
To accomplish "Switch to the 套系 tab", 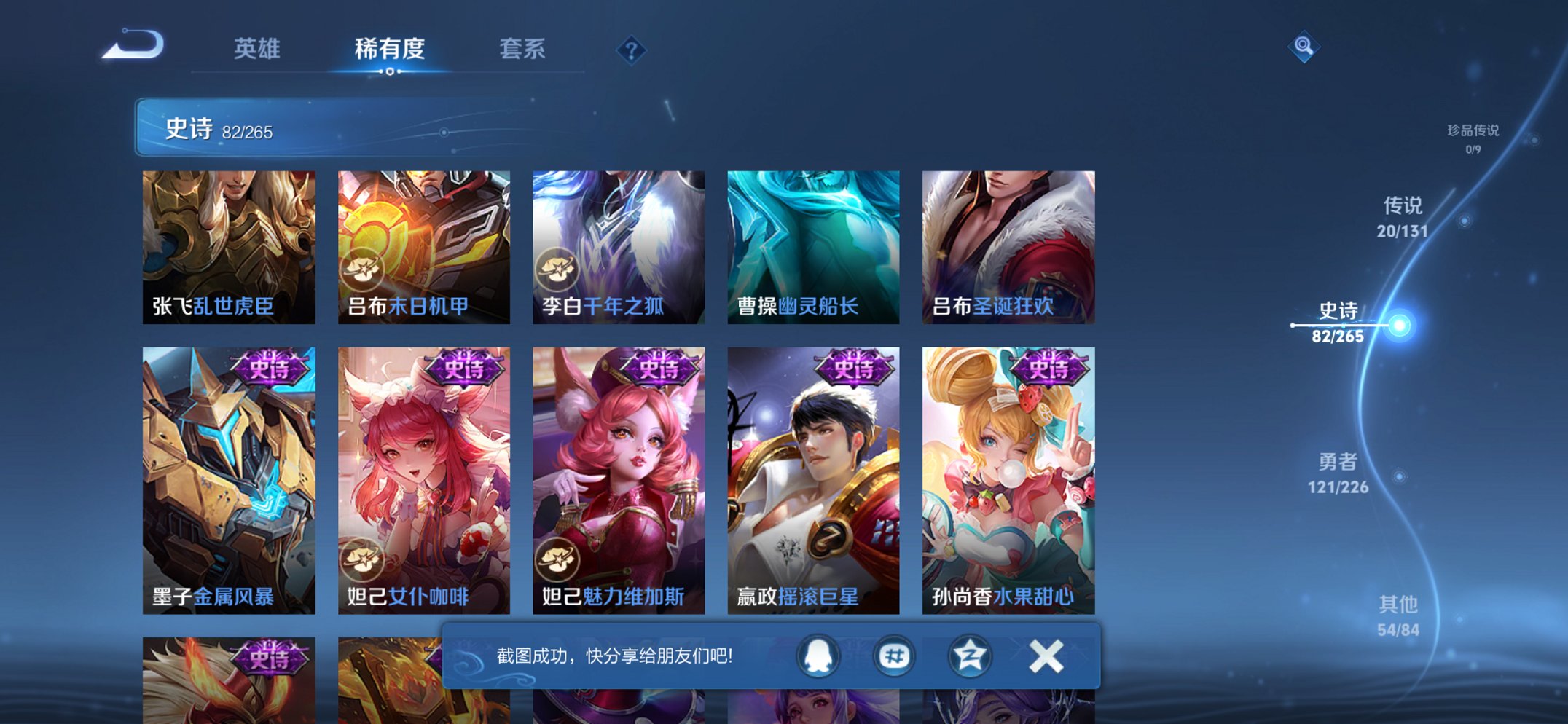I will [524, 50].
